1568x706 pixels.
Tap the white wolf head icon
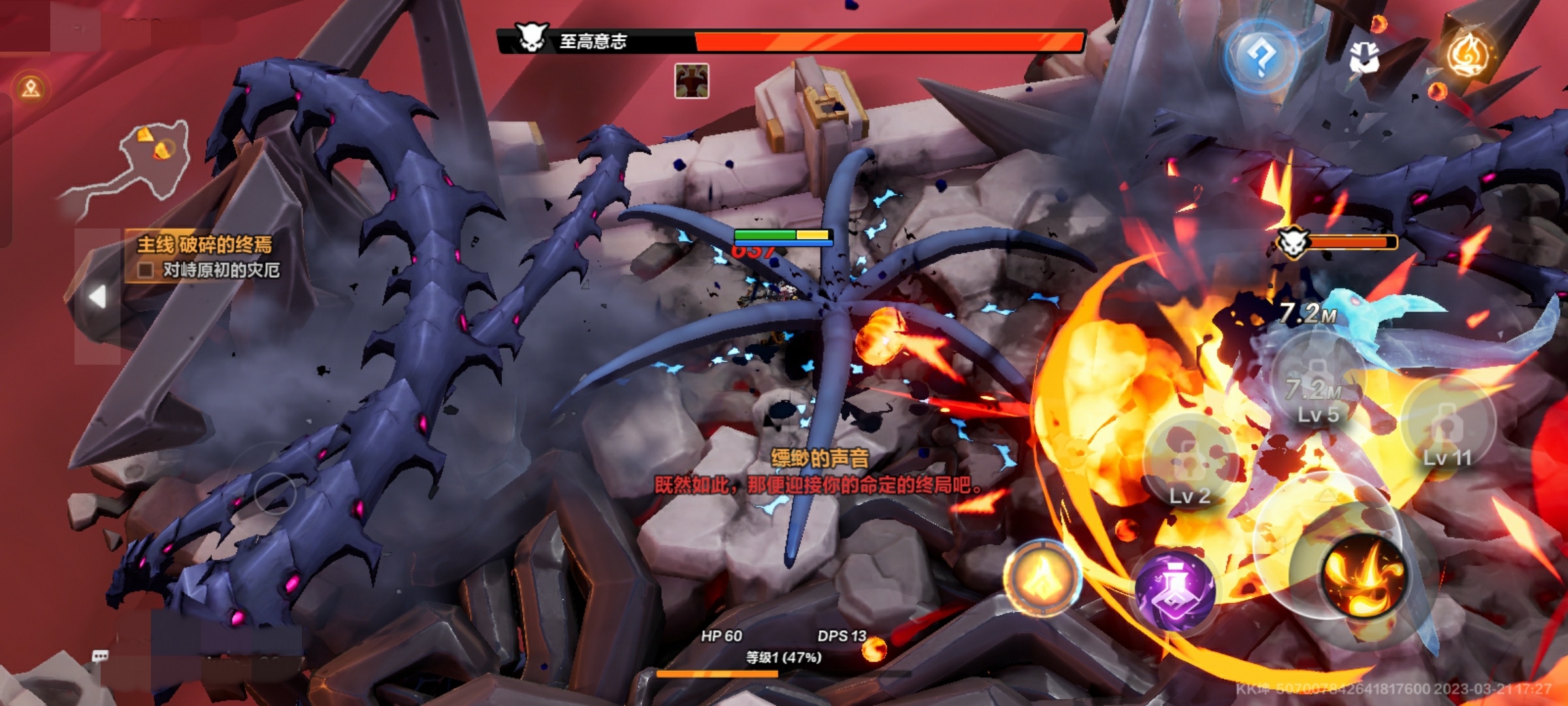pos(1364,58)
